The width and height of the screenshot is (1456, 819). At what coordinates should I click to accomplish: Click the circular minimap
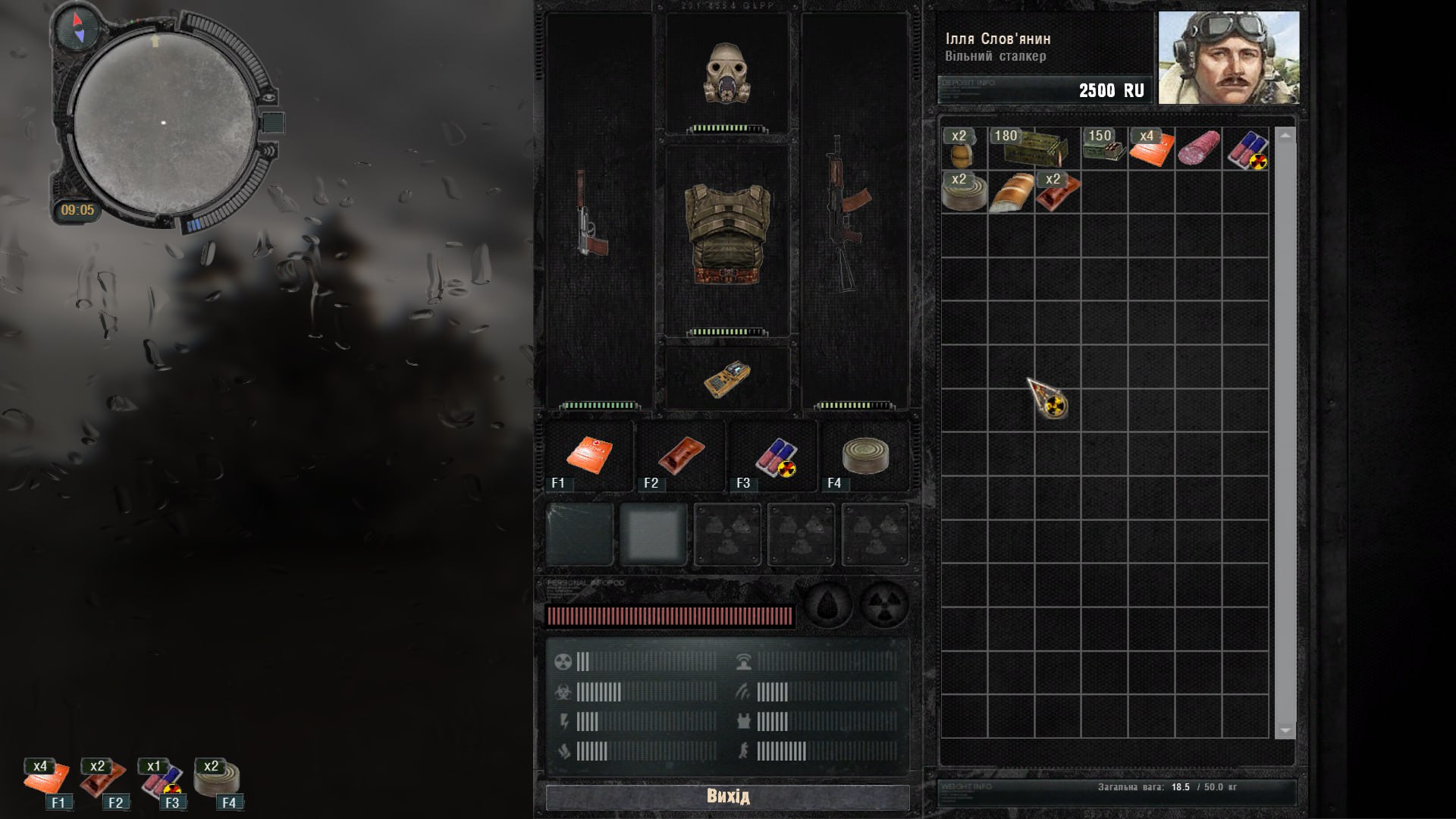164,123
